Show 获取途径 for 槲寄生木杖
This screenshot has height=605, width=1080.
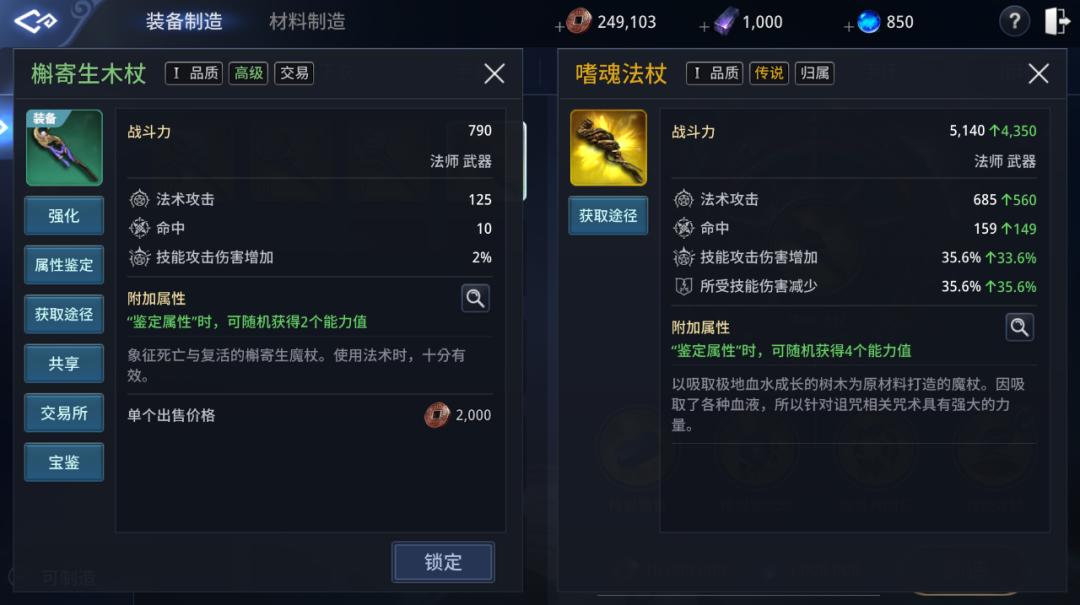click(64, 314)
